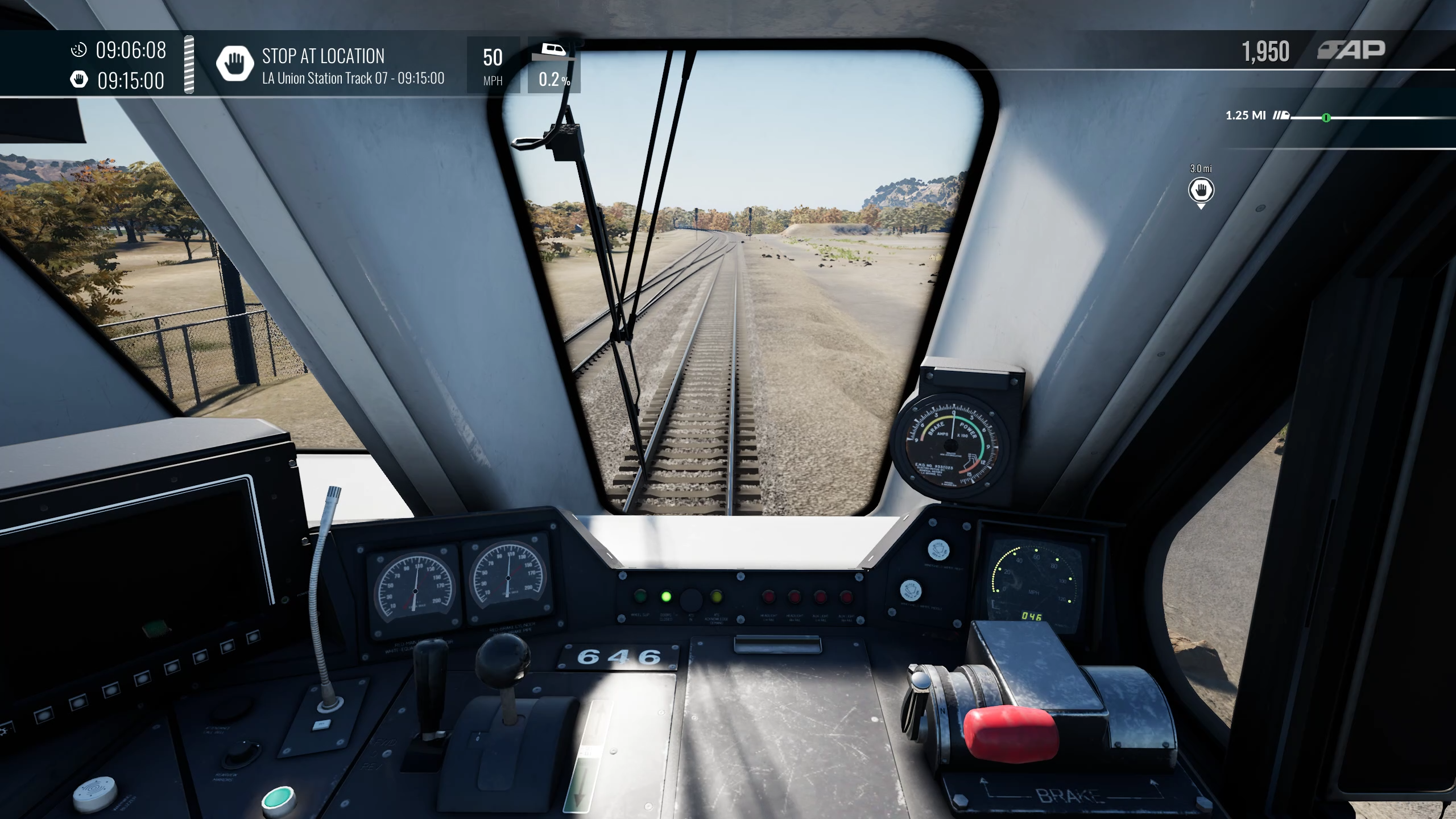1456x819 pixels.
Task: Click the green signal marker on the distance bar
Action: 1326,118
